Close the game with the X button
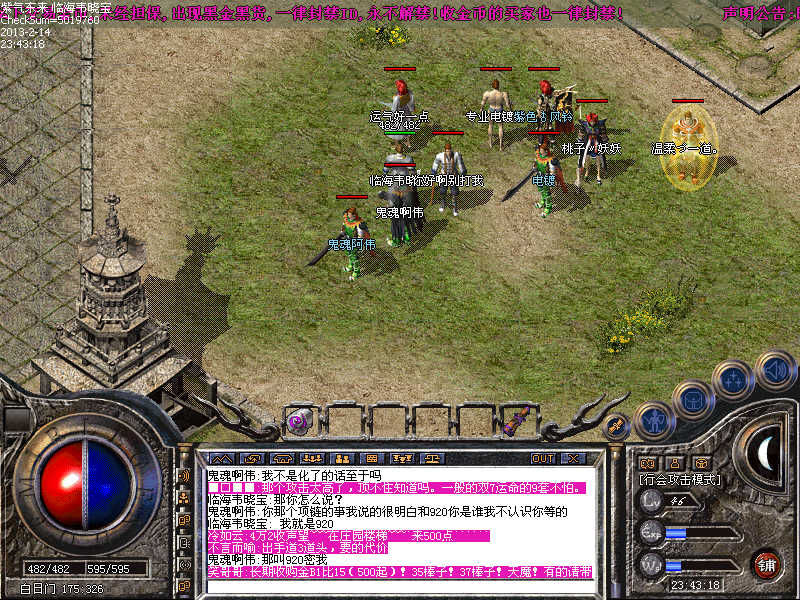The height and width of the screenshot is (600, 800). pos(573,458)
